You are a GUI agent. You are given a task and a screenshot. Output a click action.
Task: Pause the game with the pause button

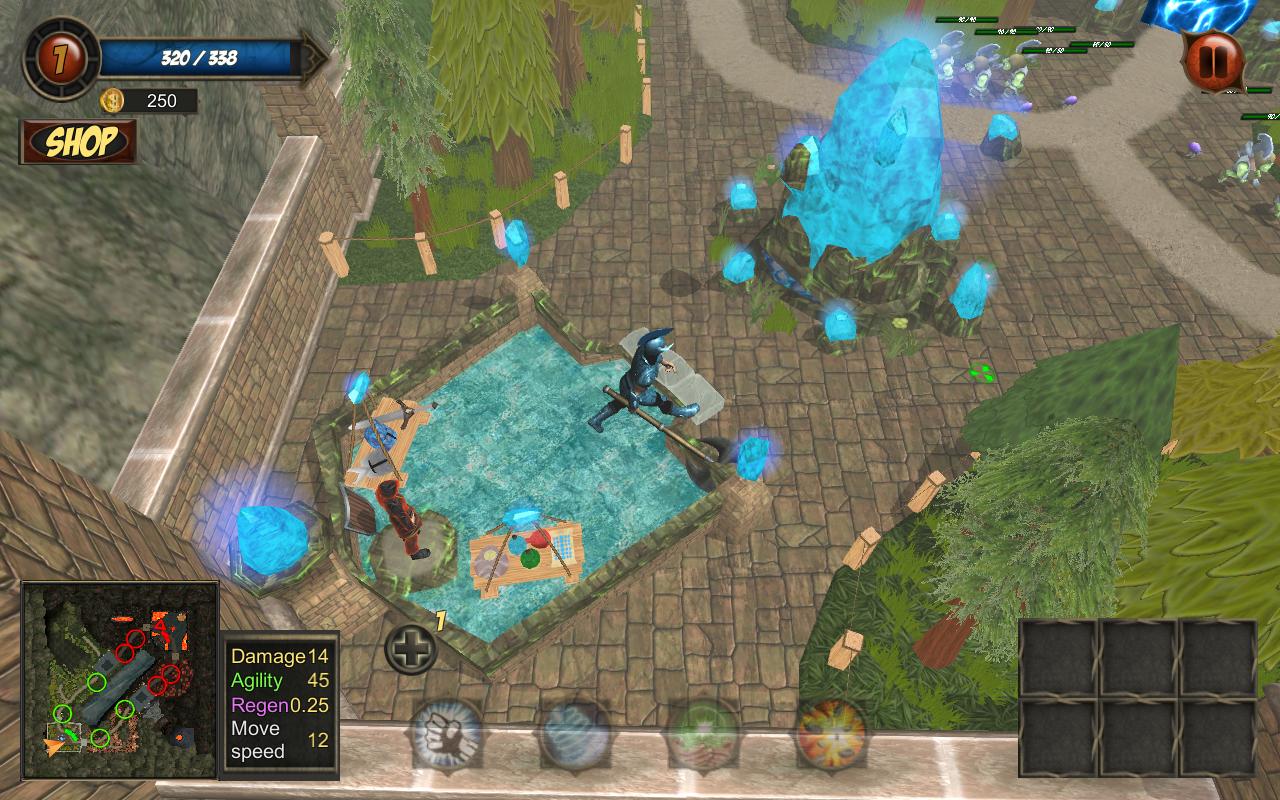(1213, 61)
